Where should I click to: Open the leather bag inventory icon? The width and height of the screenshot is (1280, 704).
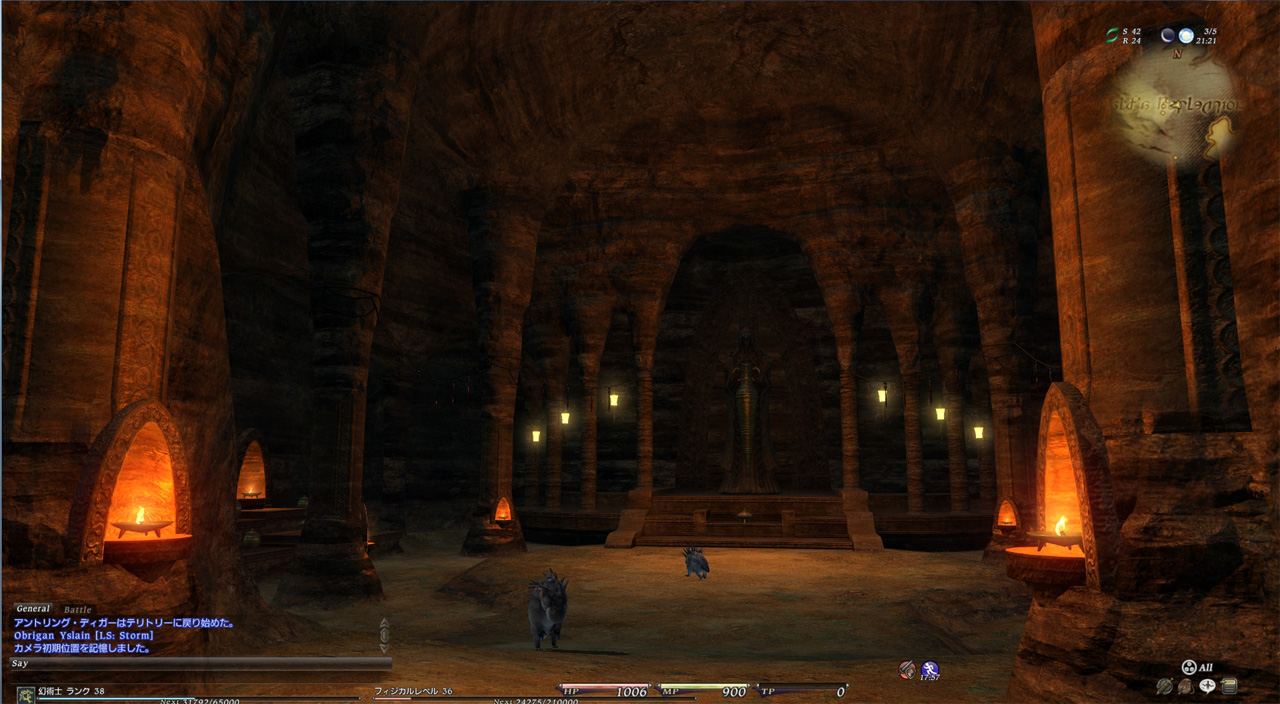(1185, 686)
